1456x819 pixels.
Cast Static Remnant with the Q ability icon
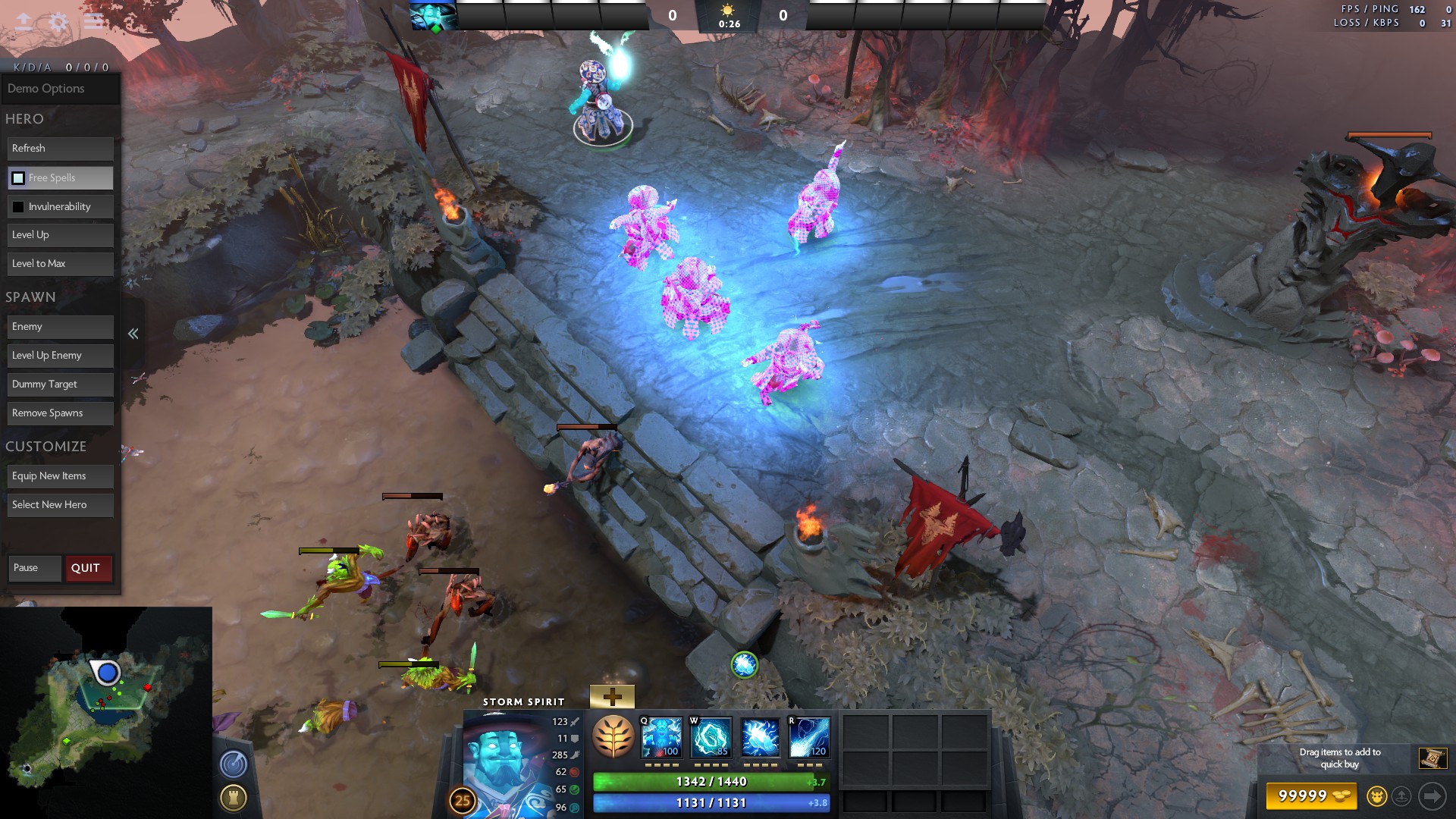[662, 736]
